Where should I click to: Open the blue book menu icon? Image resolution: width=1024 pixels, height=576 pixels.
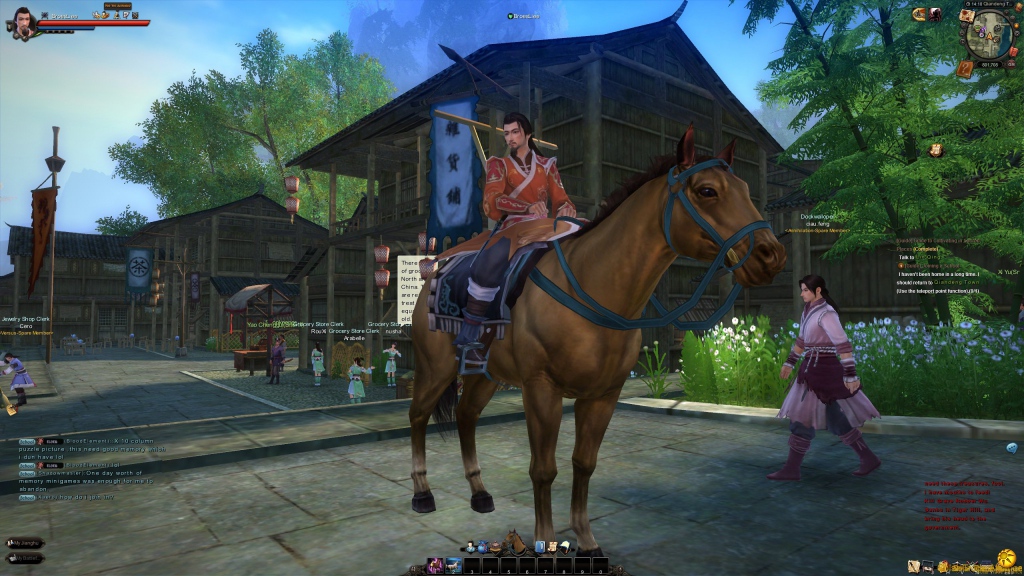click(539, 547)
